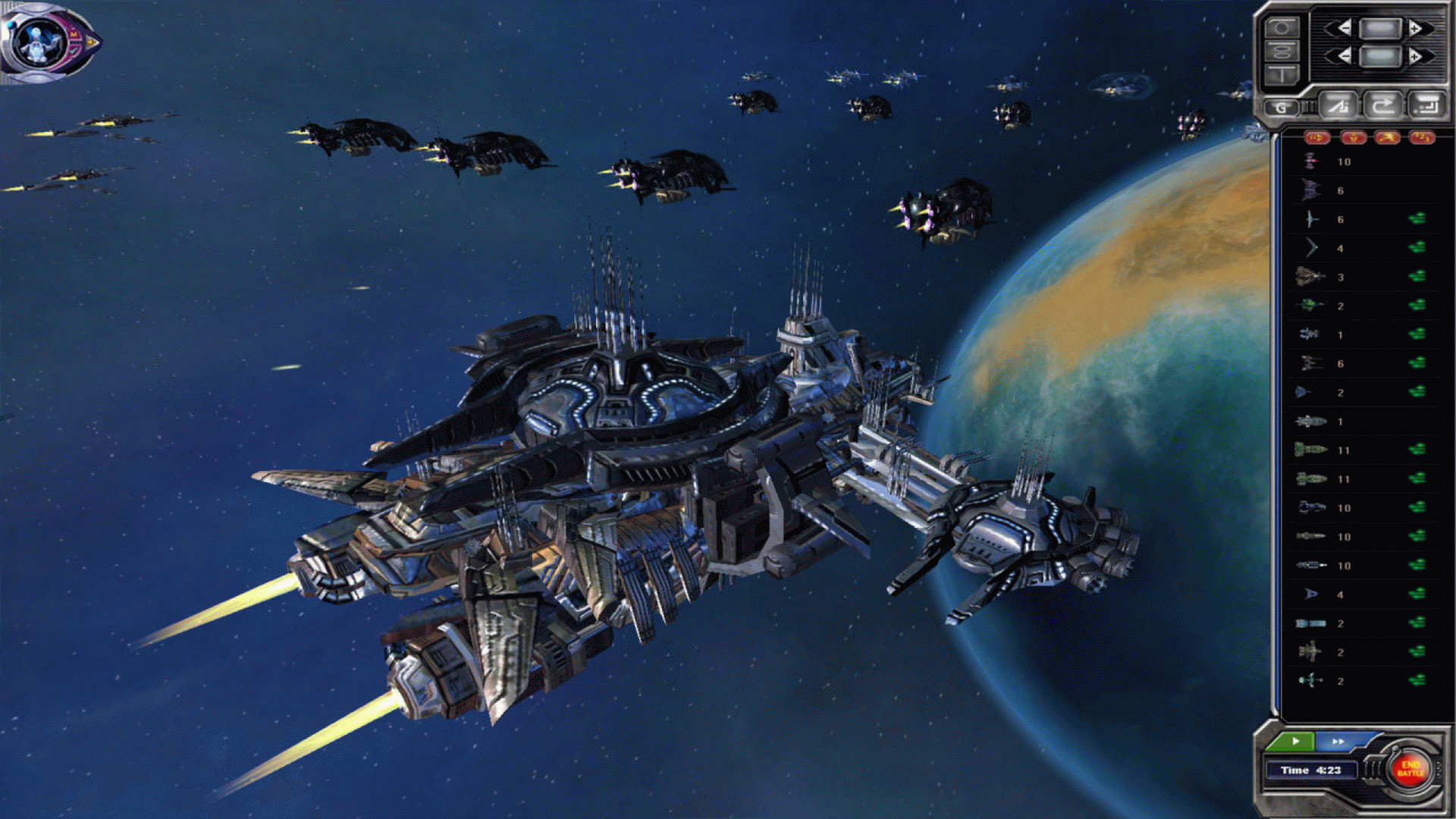Decrease the upper stepper with its minus arrow
The width and height of the screenshot is (1456, 819).
1344,29
